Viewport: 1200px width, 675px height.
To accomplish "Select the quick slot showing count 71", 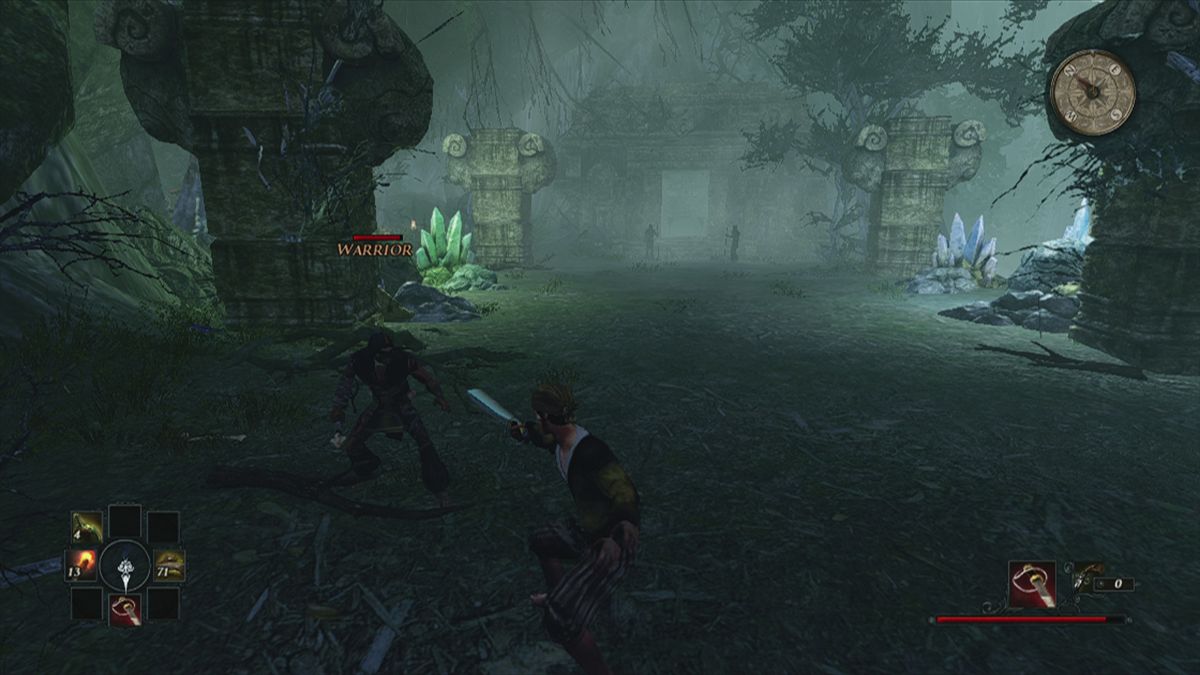I will [x=168, y=565].
